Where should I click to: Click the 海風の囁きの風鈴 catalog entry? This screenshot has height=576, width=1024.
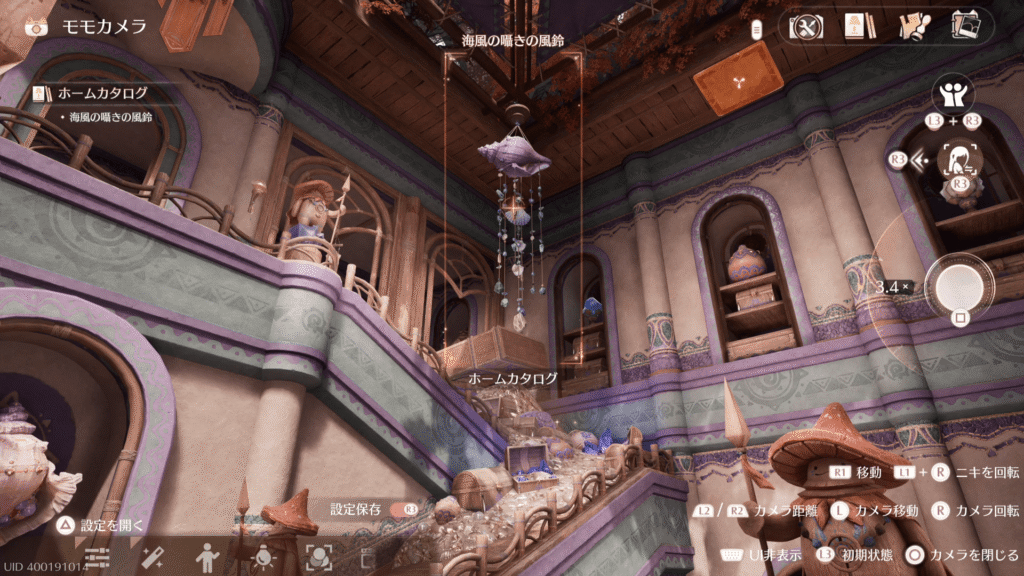[110, 117]
